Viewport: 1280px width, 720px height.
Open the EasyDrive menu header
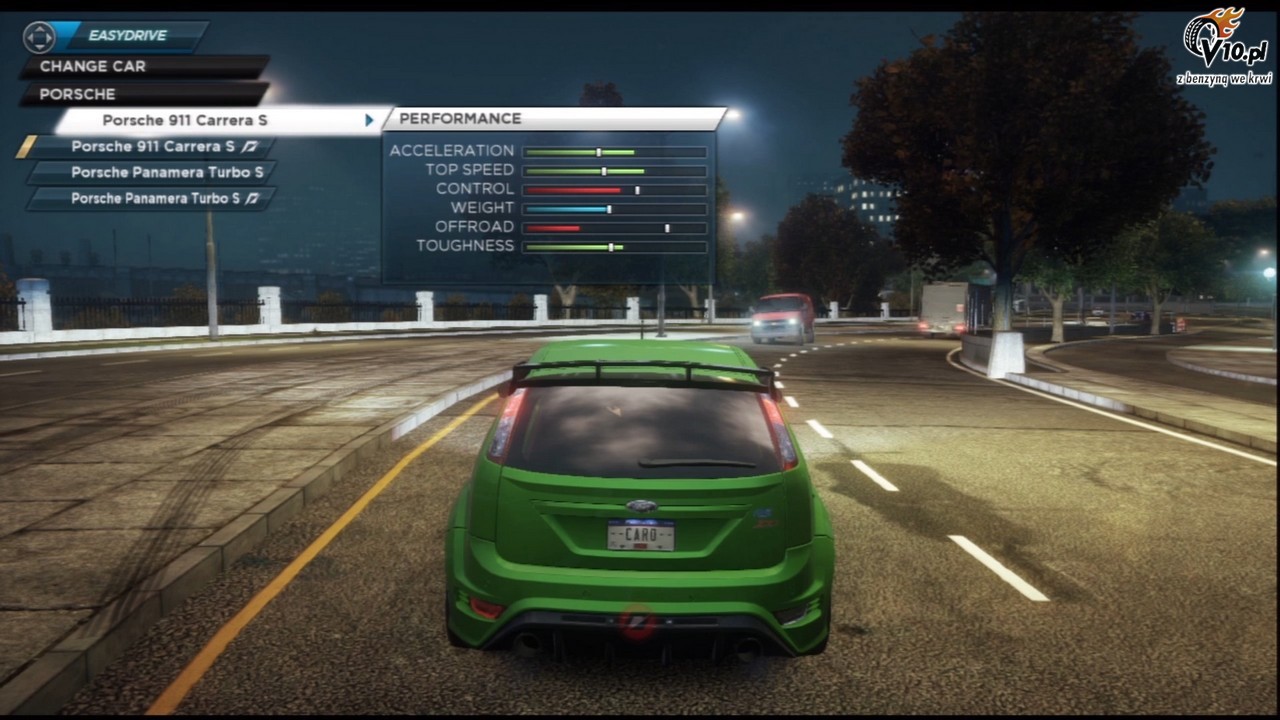click(127, 36)
